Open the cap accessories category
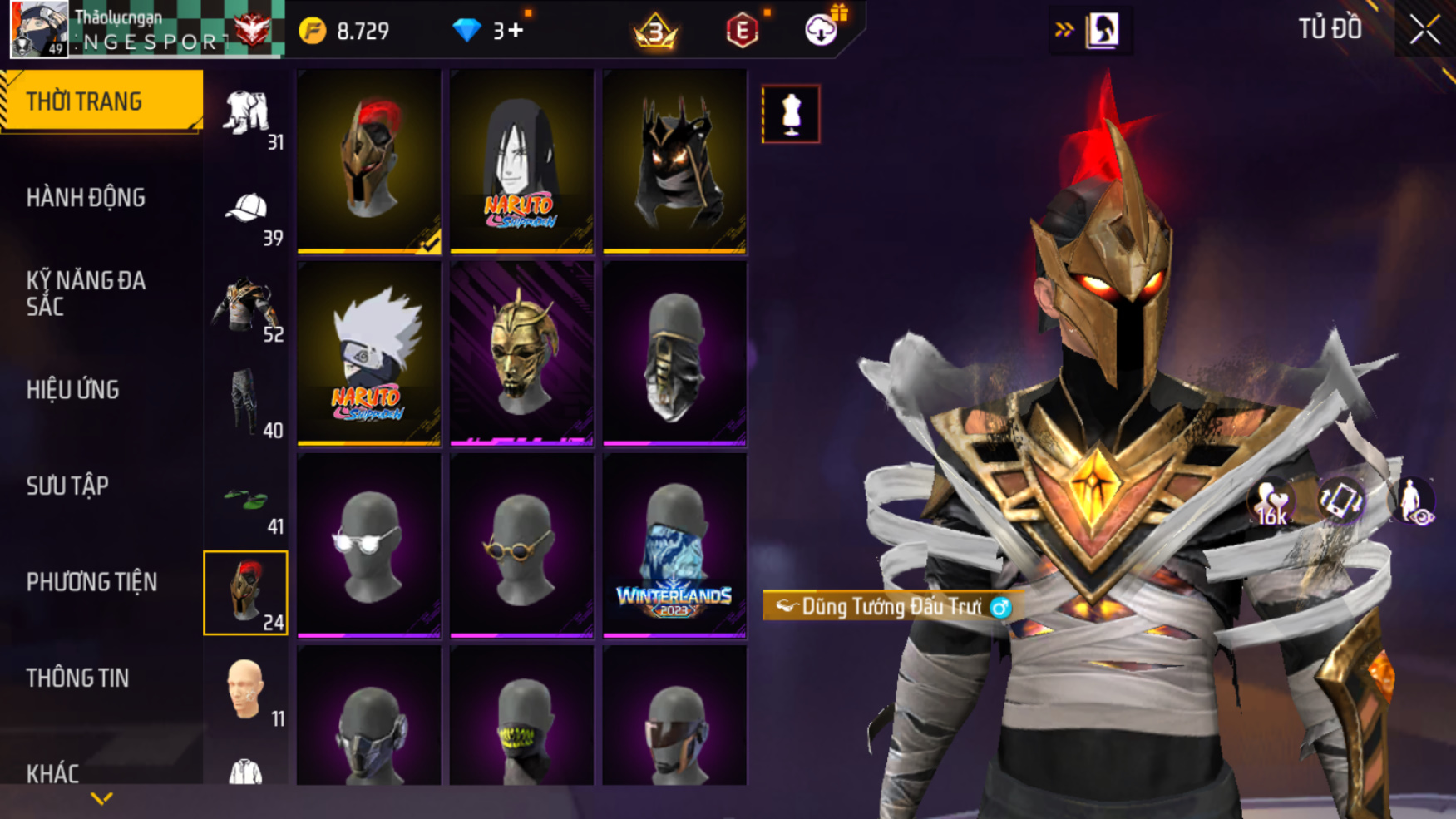Viewport: 1456px width, 819px height. pyautogui.click(x=246, y=215)
